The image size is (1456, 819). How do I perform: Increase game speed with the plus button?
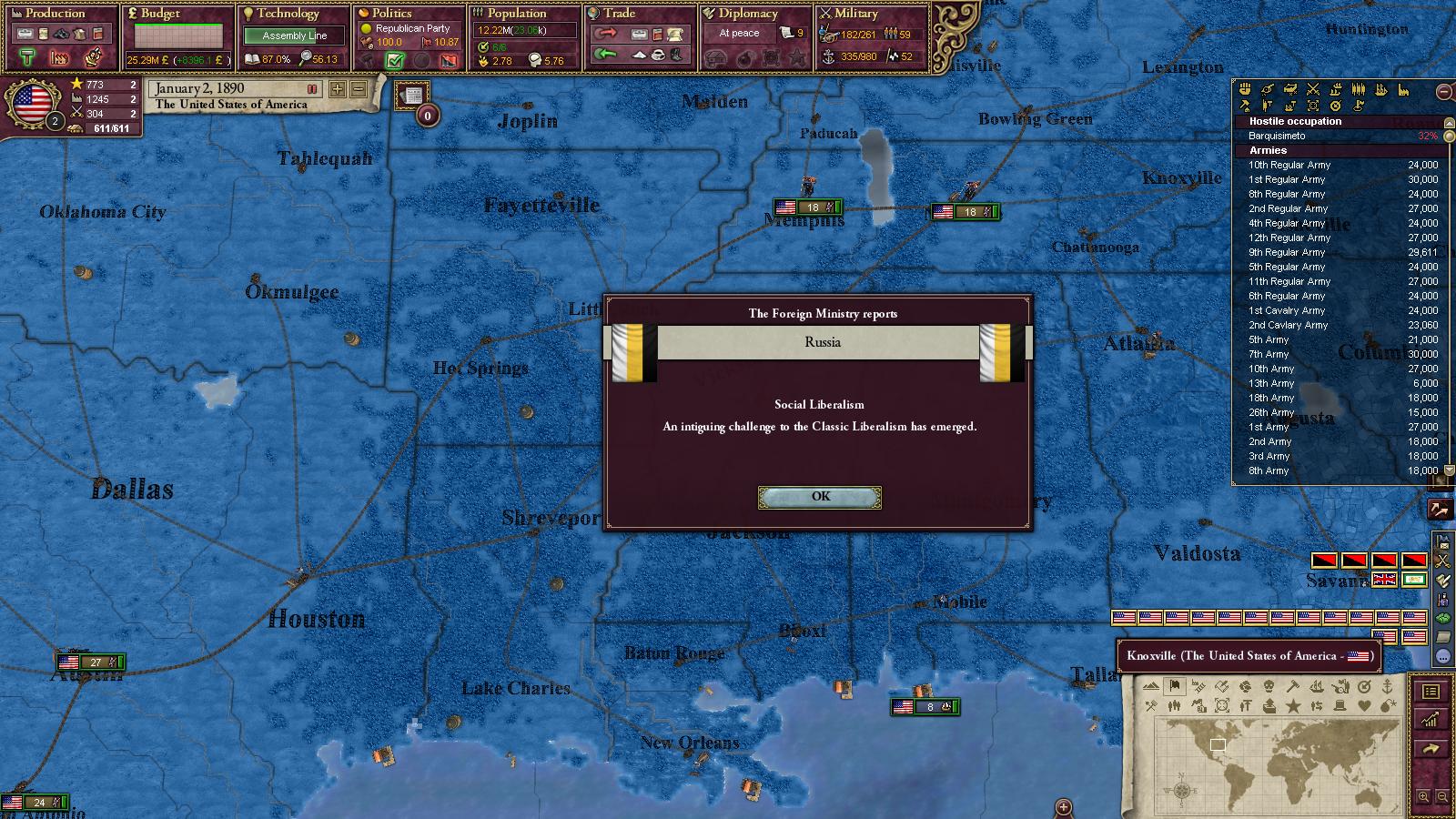[x=338, y=89]
